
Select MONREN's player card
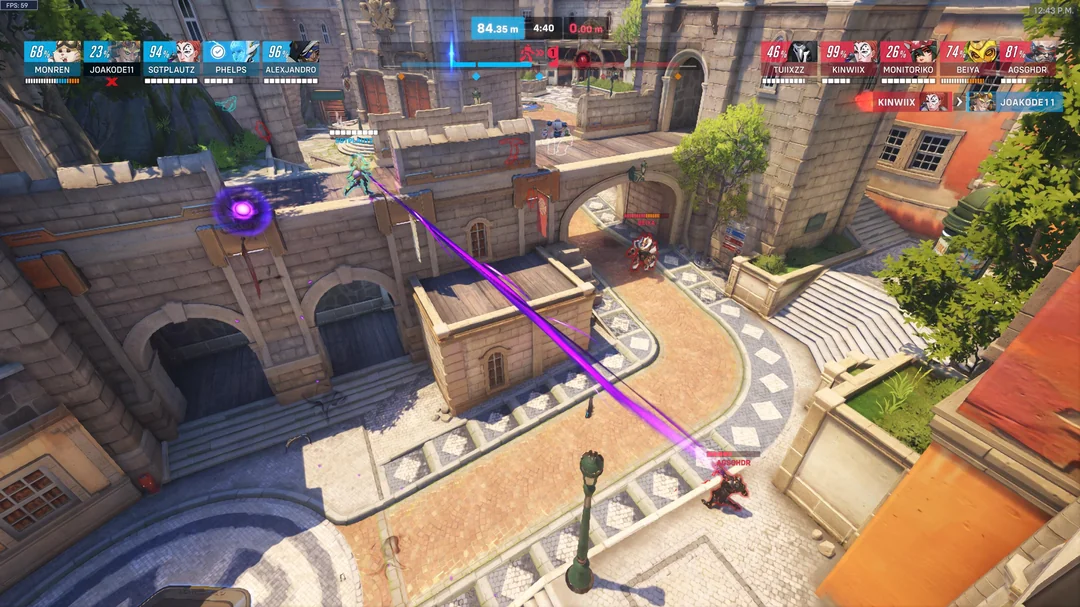click(x=52, y=59)
